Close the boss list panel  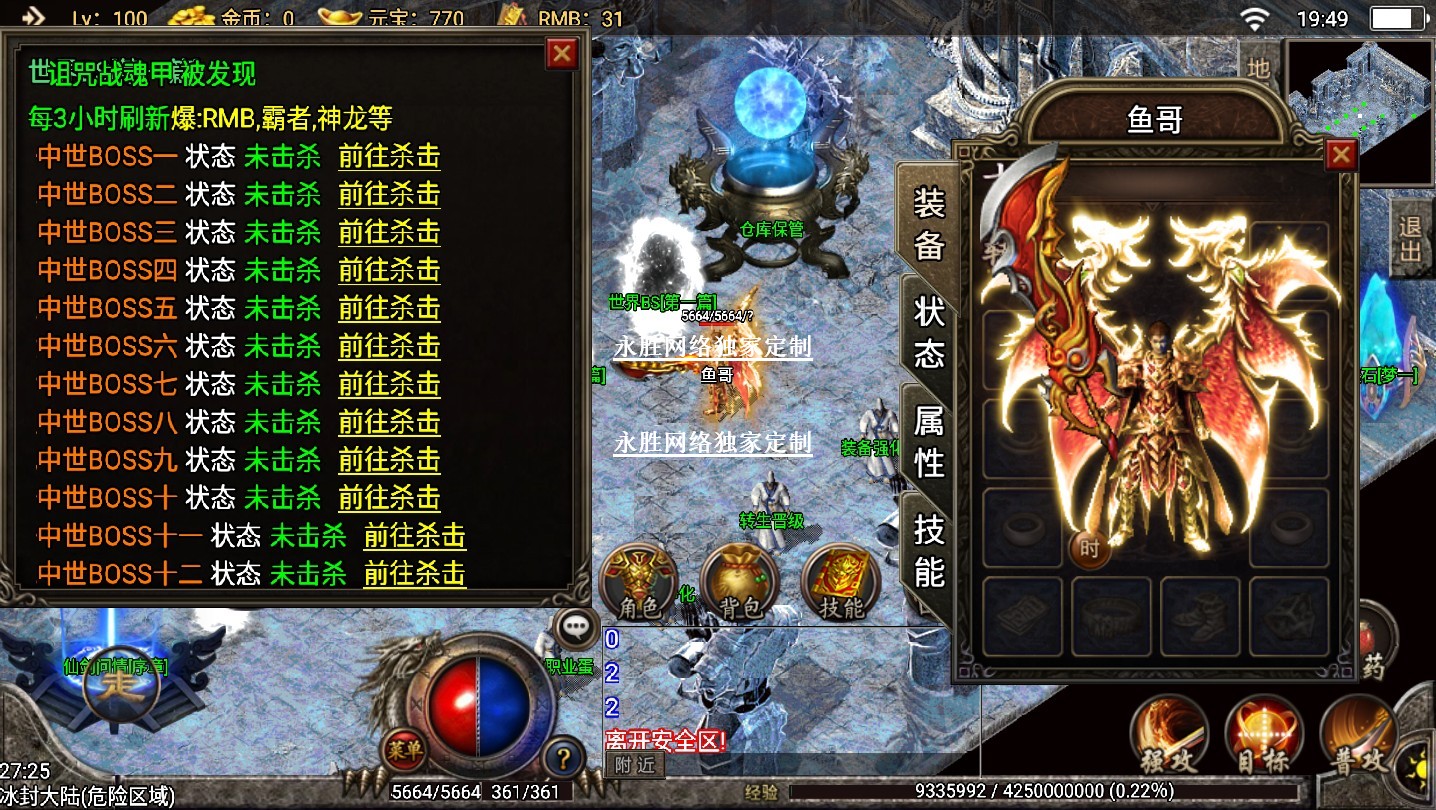[x=562, y=54]
